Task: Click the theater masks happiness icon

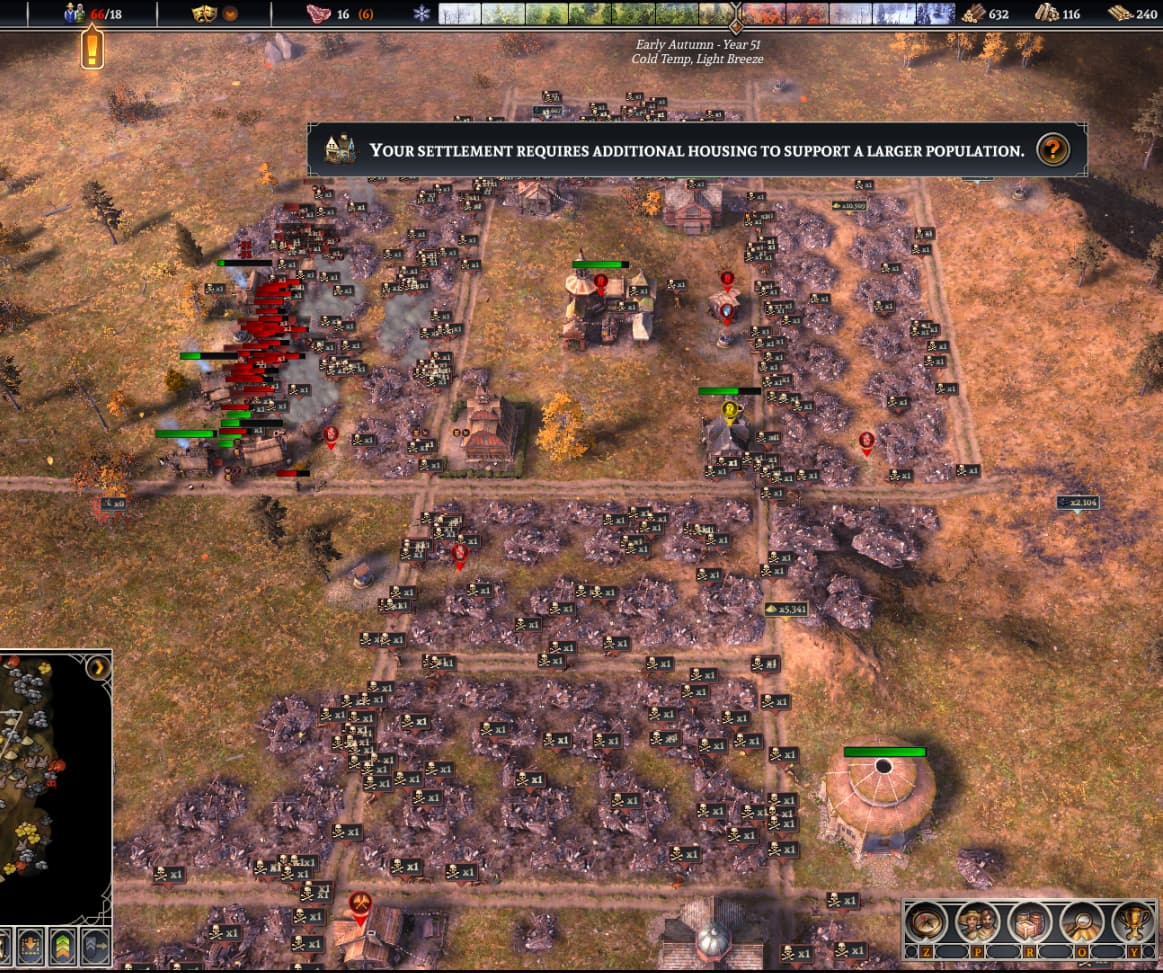Action: (207, 14)
